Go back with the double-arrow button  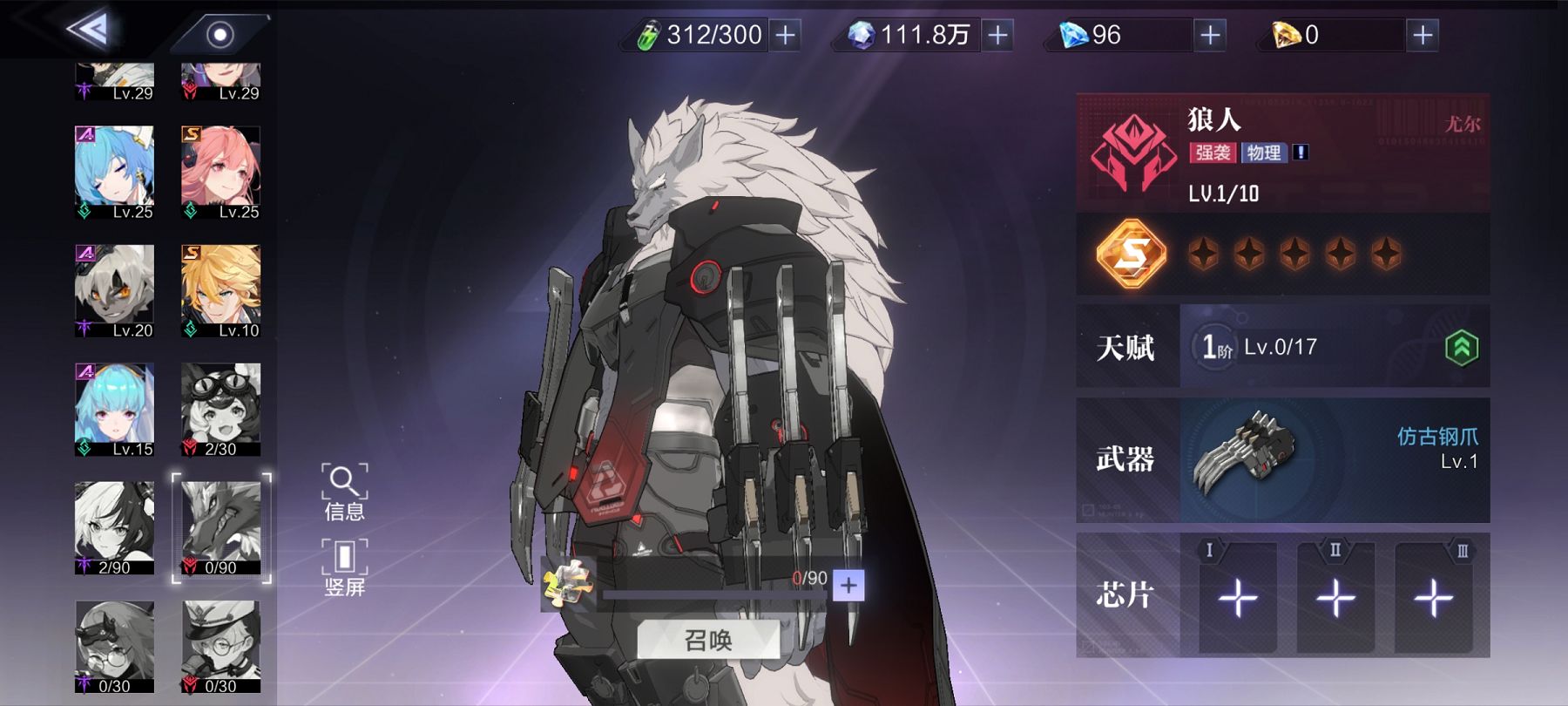tap(88, 31)
